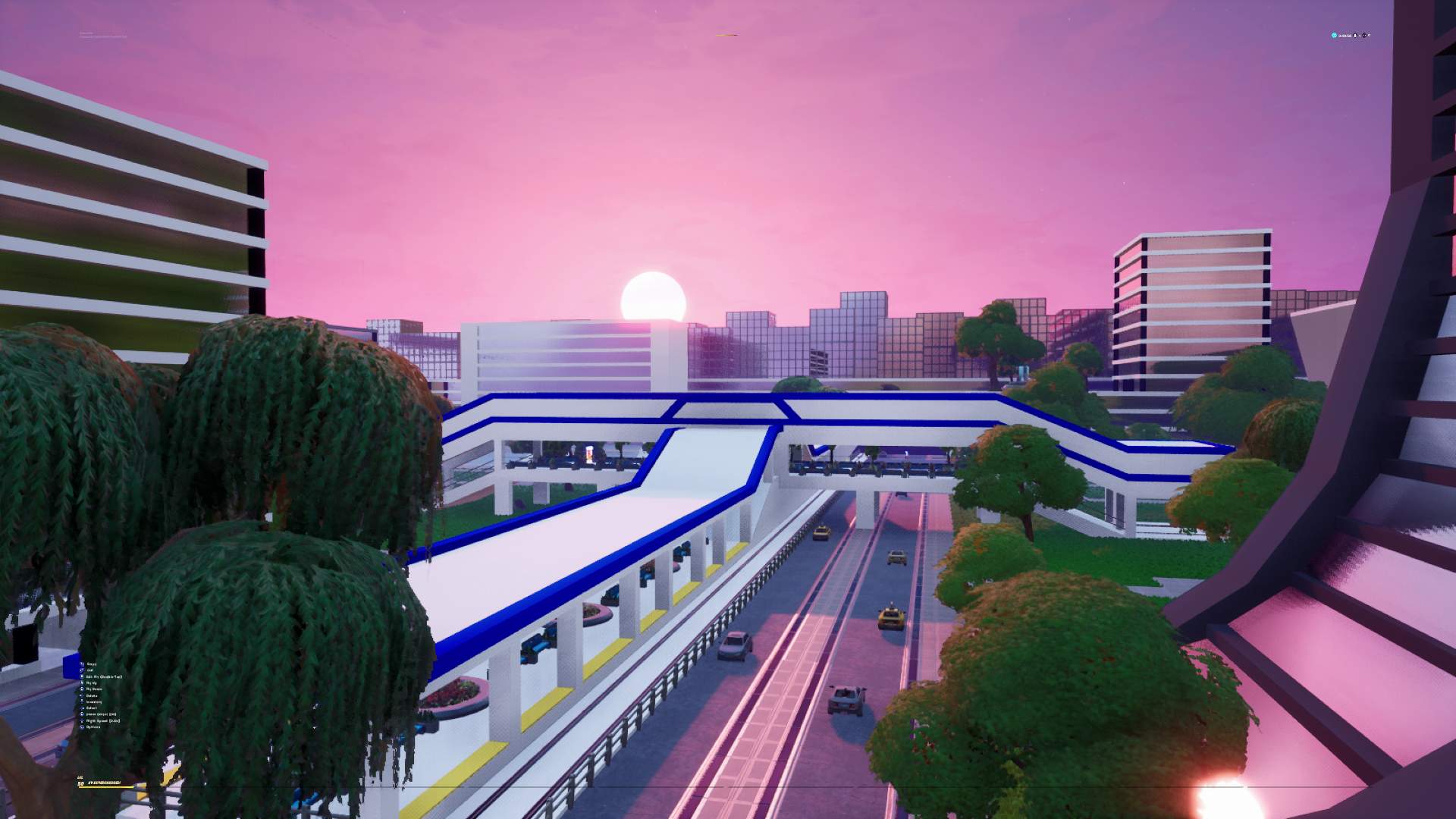Click the small settings icon at the far top-right
The image size is (1456, 819).
click(x=1370, y=36)
